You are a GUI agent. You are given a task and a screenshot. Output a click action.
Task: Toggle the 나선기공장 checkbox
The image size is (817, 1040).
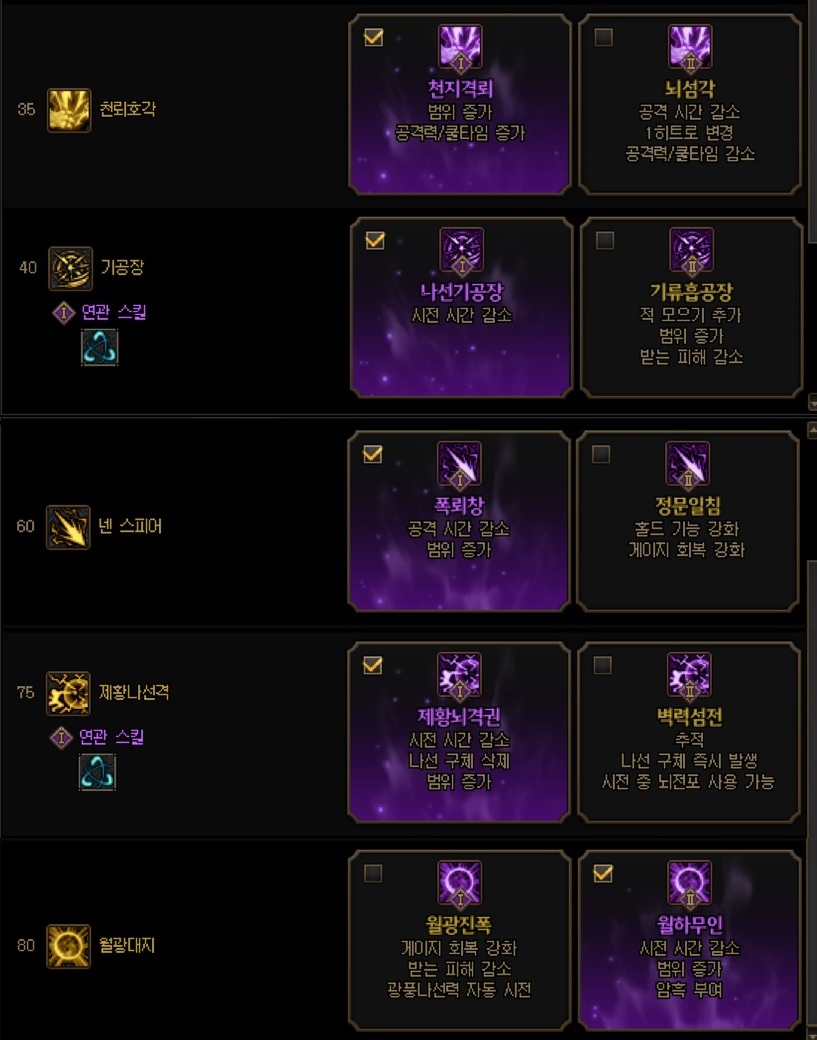pyautogui.click(x=375, y=241)
